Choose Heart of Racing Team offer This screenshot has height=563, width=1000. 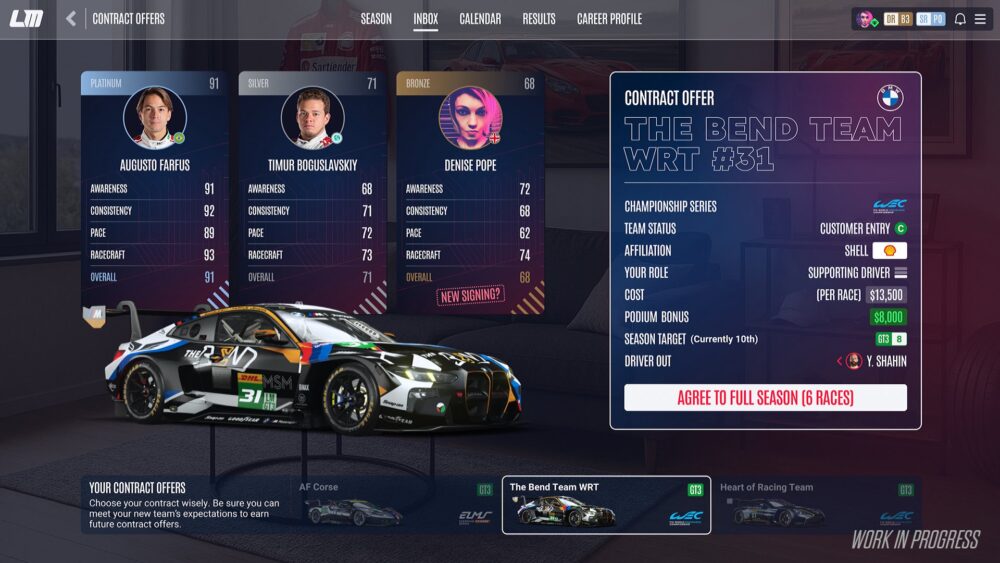(x=816, y=505)
